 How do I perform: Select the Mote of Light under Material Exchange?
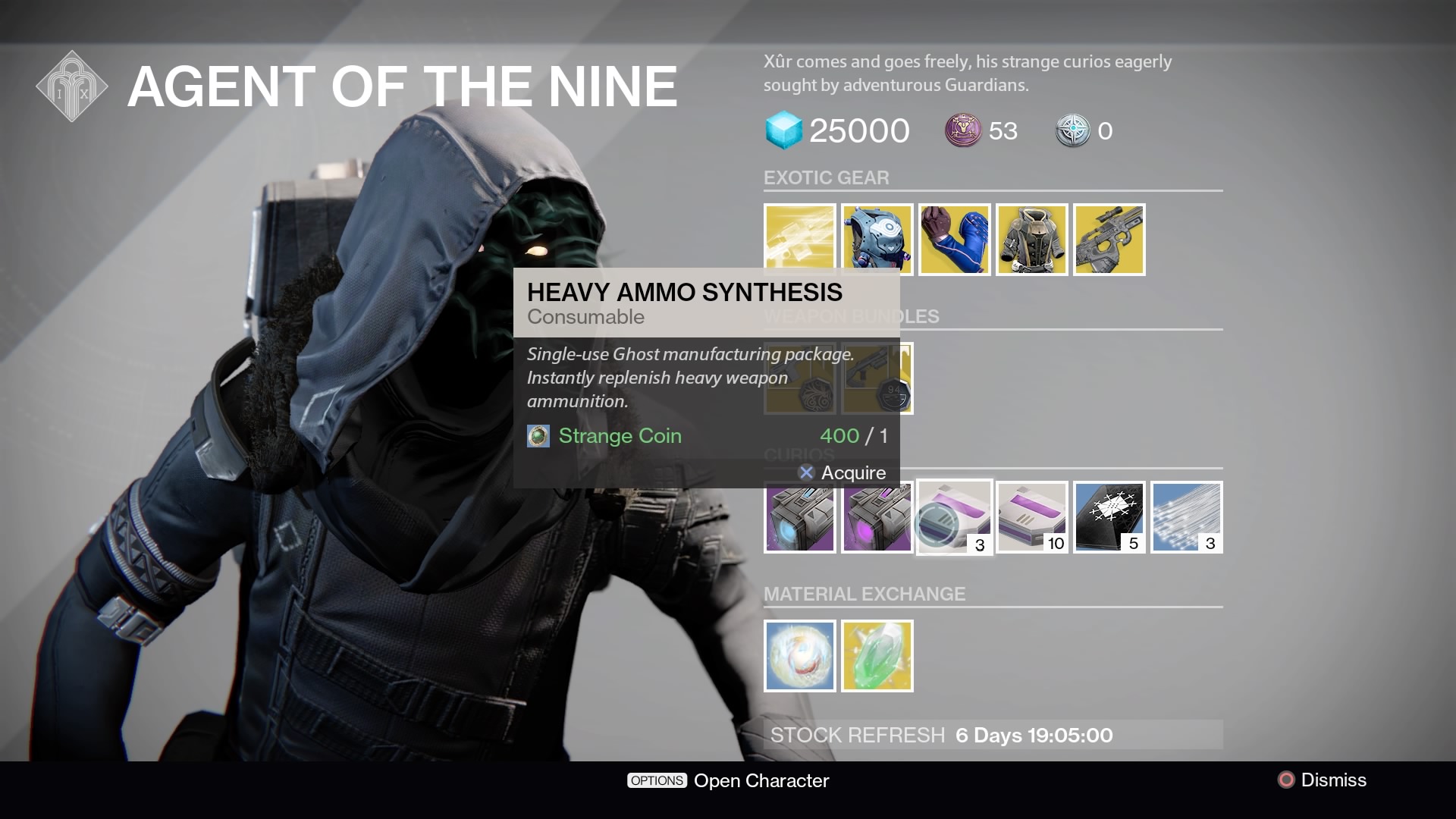(799, 655)
